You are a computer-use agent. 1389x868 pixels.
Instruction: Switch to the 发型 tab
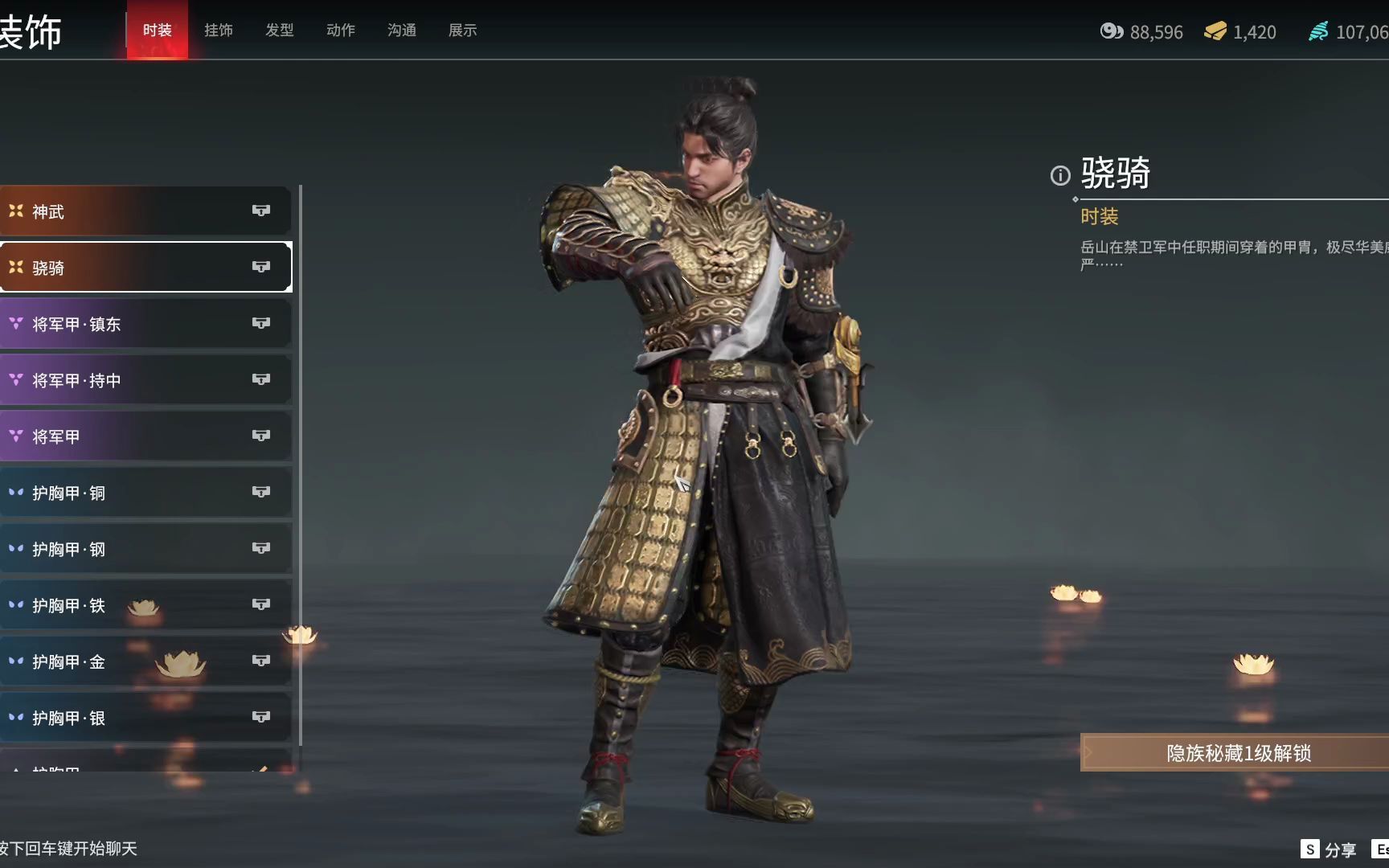point(279,31)
